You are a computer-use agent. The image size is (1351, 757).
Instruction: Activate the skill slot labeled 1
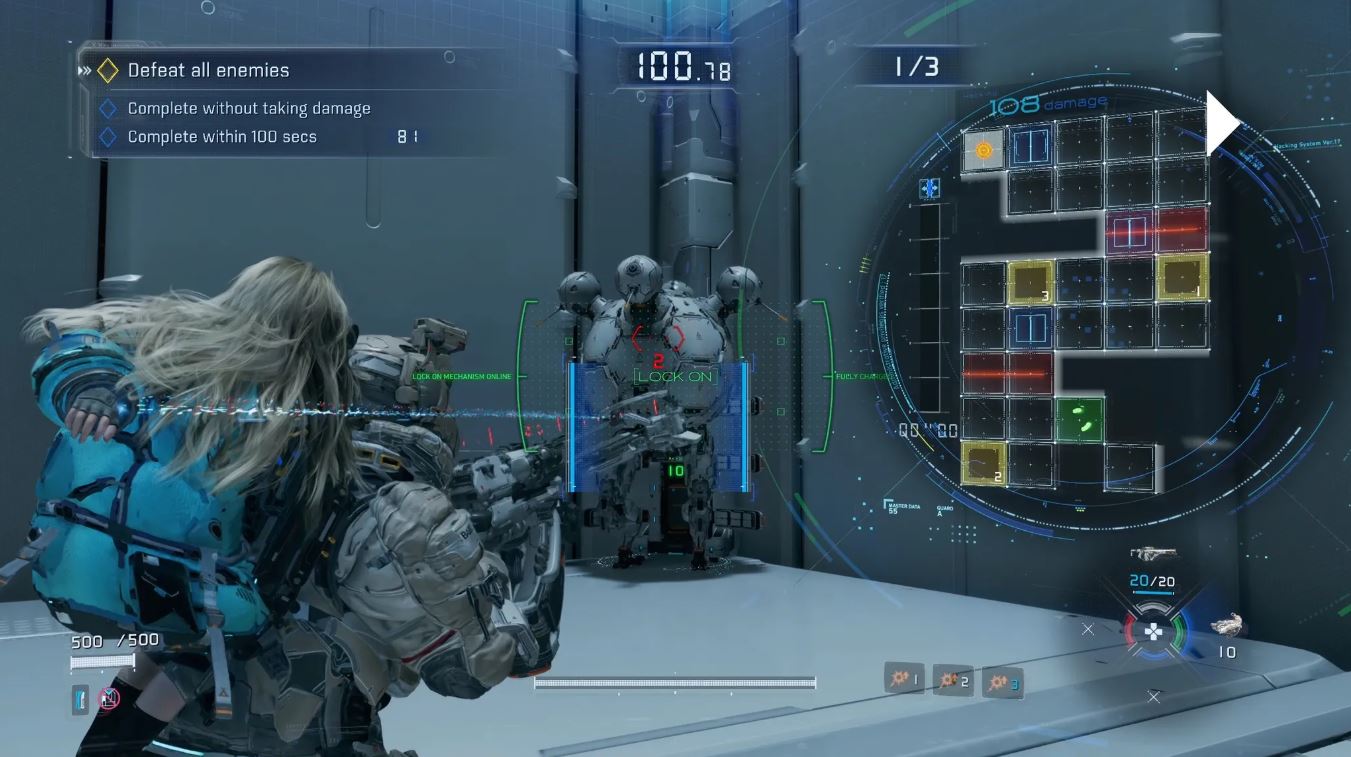click(x=904, y=679)
